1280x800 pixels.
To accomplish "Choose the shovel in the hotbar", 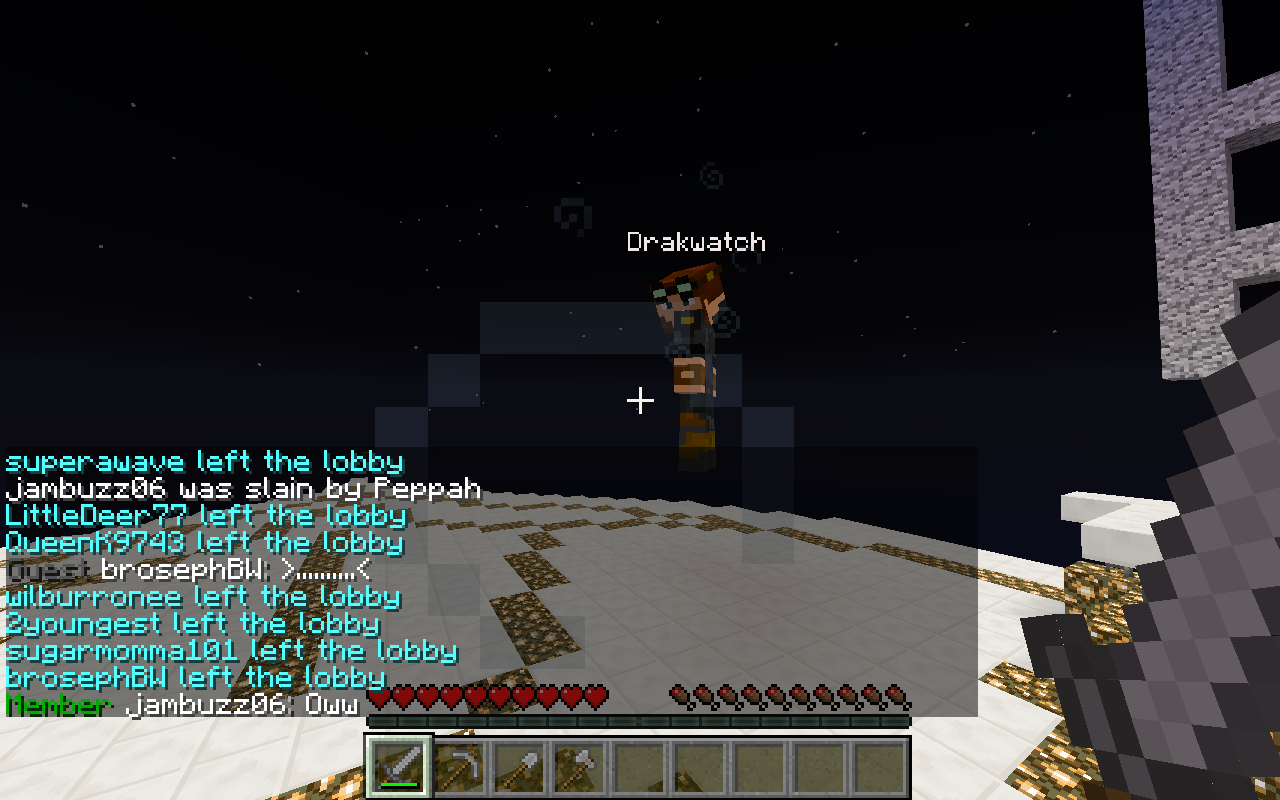I will [x=519, y=767].
